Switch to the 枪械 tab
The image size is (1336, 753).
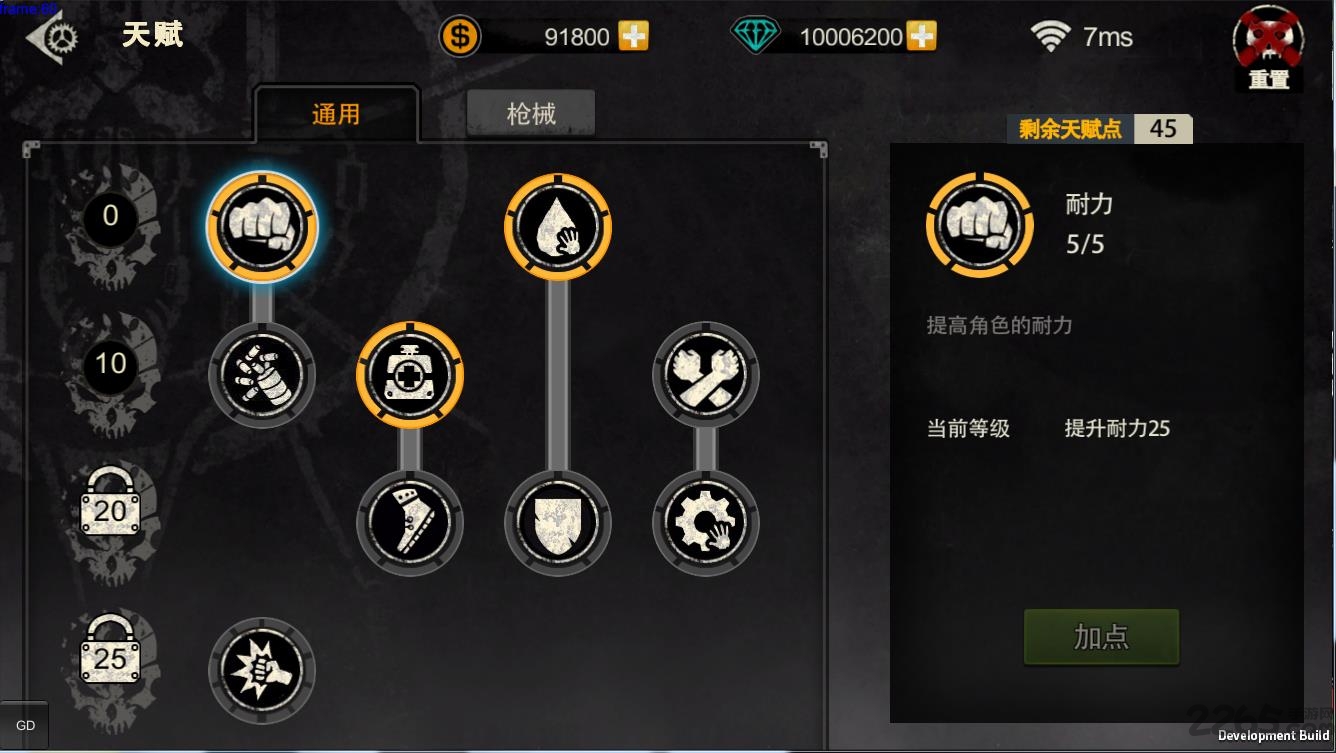point(530,112)
